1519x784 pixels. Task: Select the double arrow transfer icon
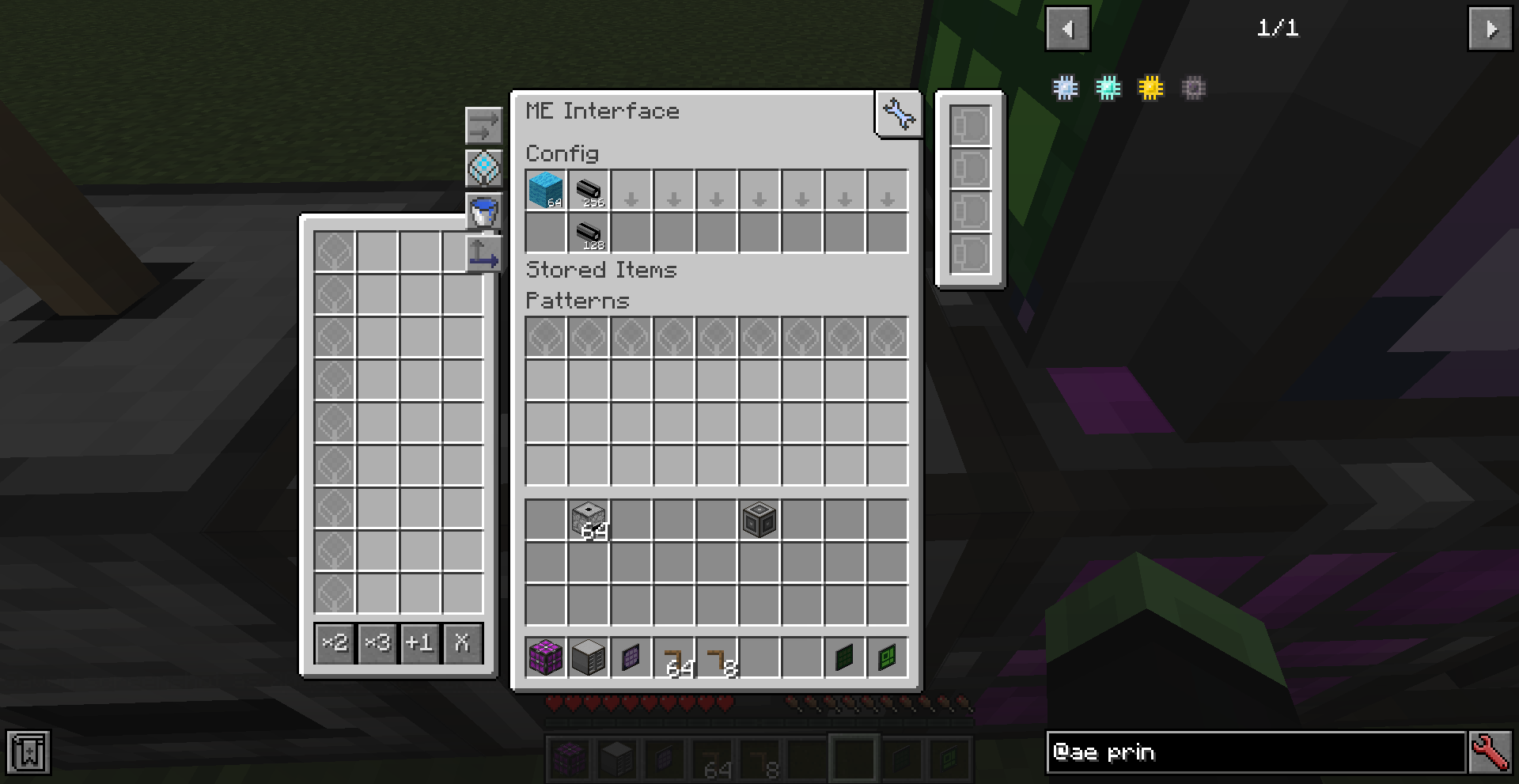click(x=483, y=124)
